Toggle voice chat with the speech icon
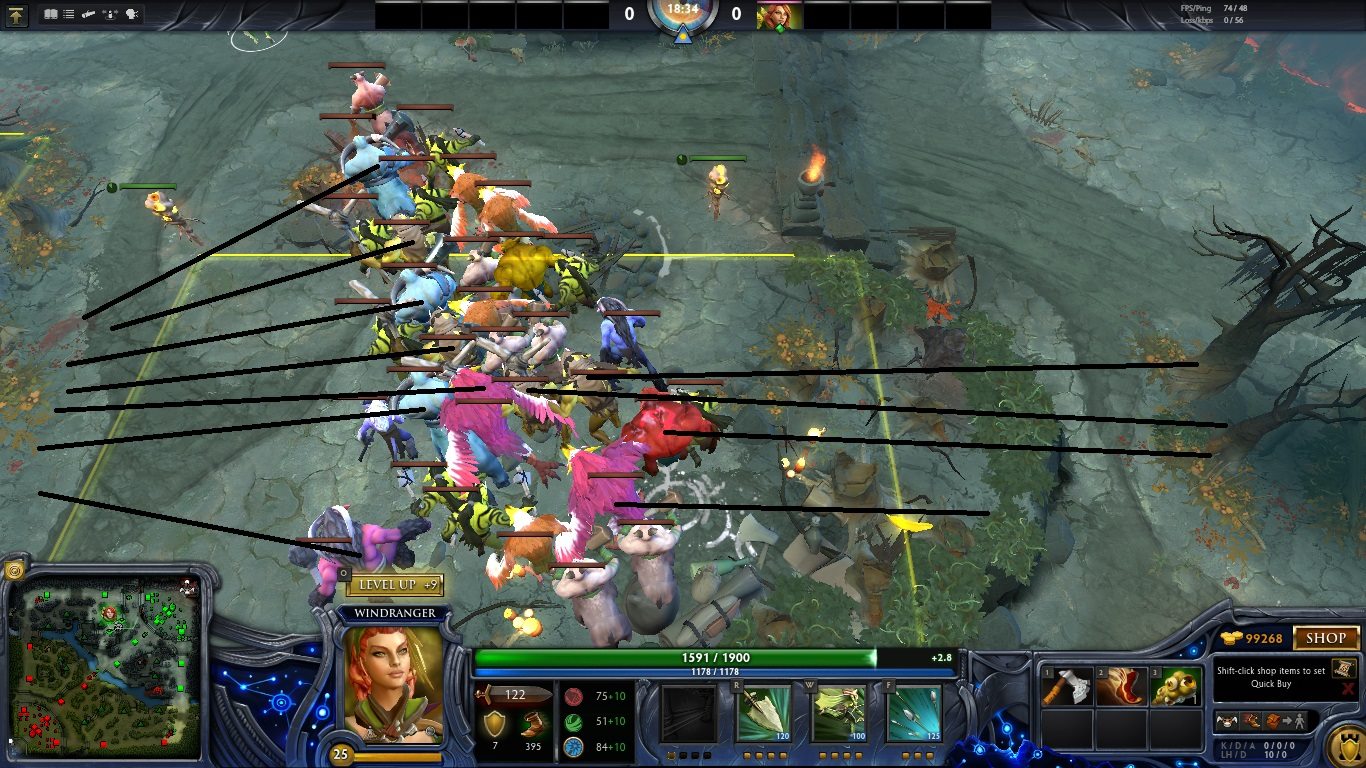The height and width of the screenshot is (768, 1366). pos(131,13)
